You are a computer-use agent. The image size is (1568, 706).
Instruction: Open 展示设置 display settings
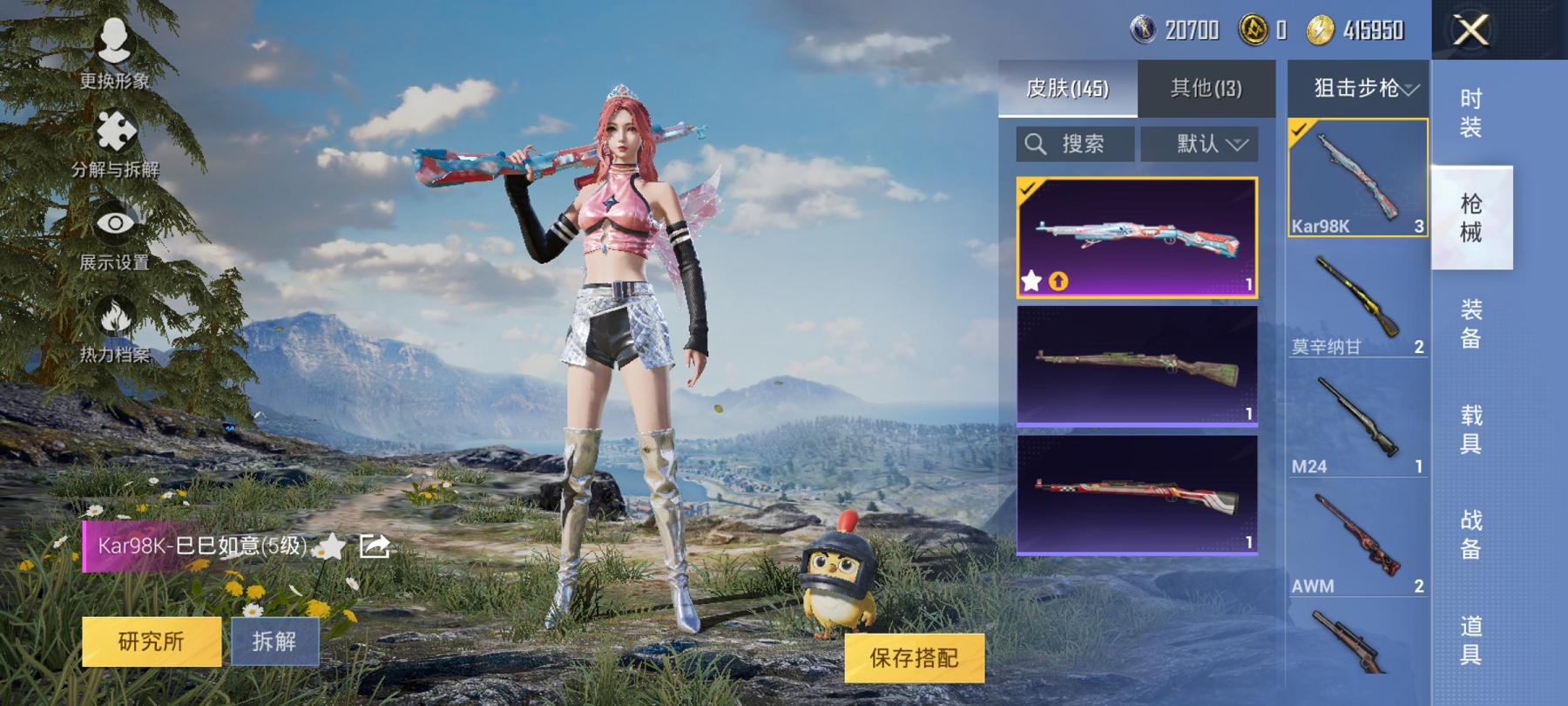(x=118, y=218)
